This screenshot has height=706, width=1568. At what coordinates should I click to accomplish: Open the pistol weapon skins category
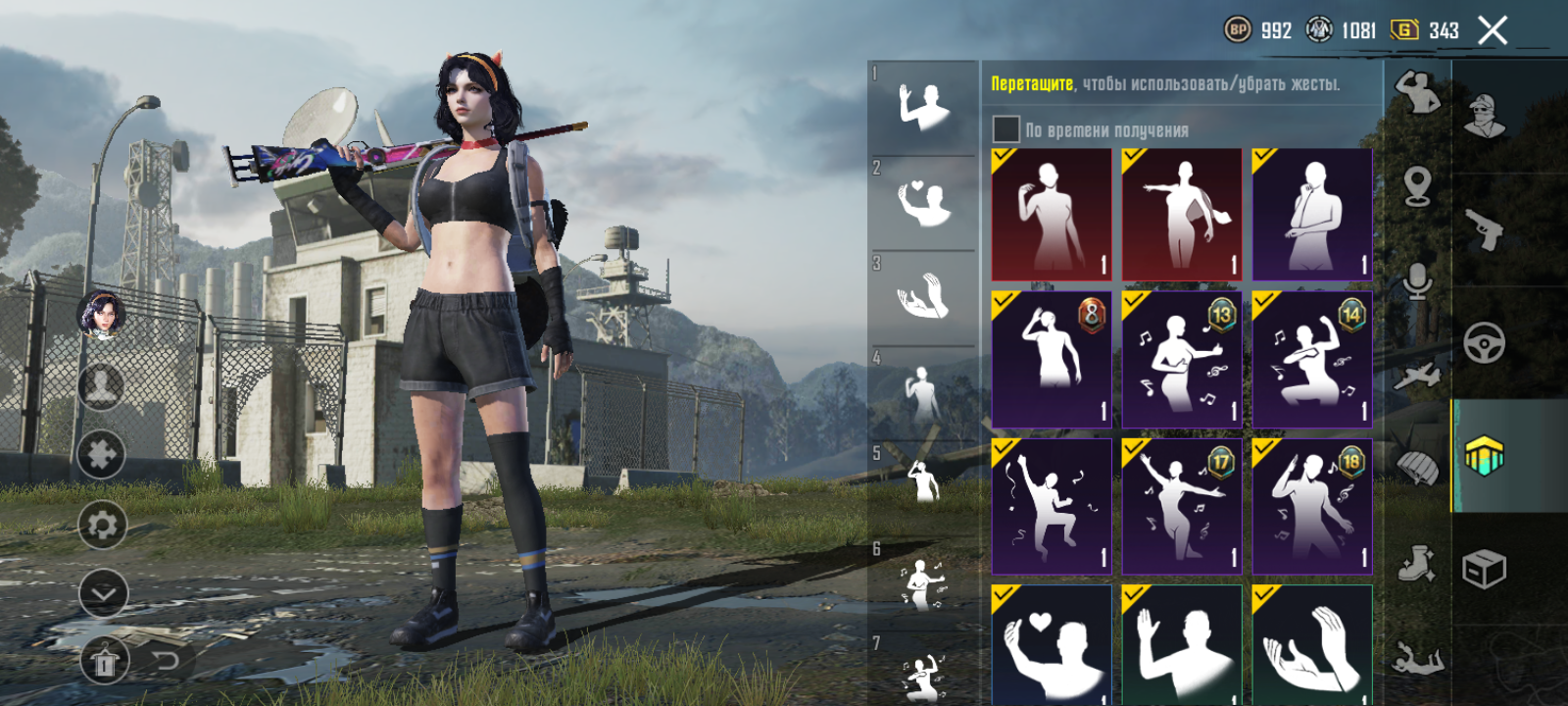click(x=1485, y=229)
